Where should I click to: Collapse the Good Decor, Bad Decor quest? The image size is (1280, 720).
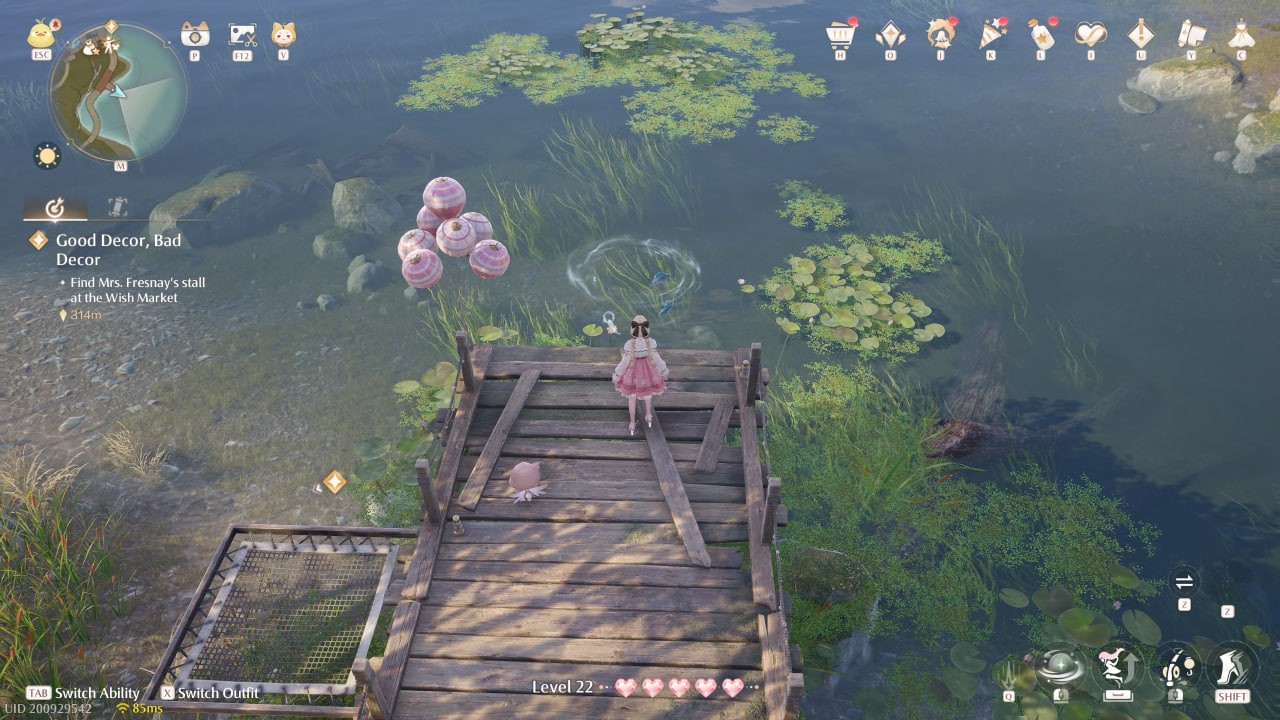pyautogui.click(x=38, y=240)
